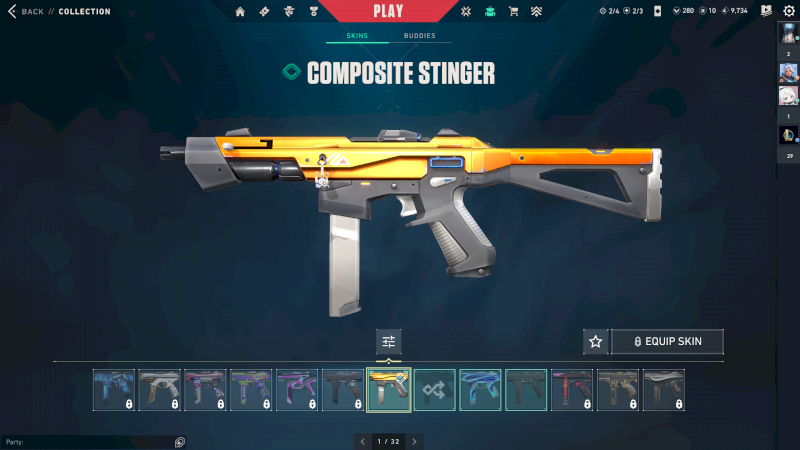Switch to the Buddies tab

pos(420,35)
